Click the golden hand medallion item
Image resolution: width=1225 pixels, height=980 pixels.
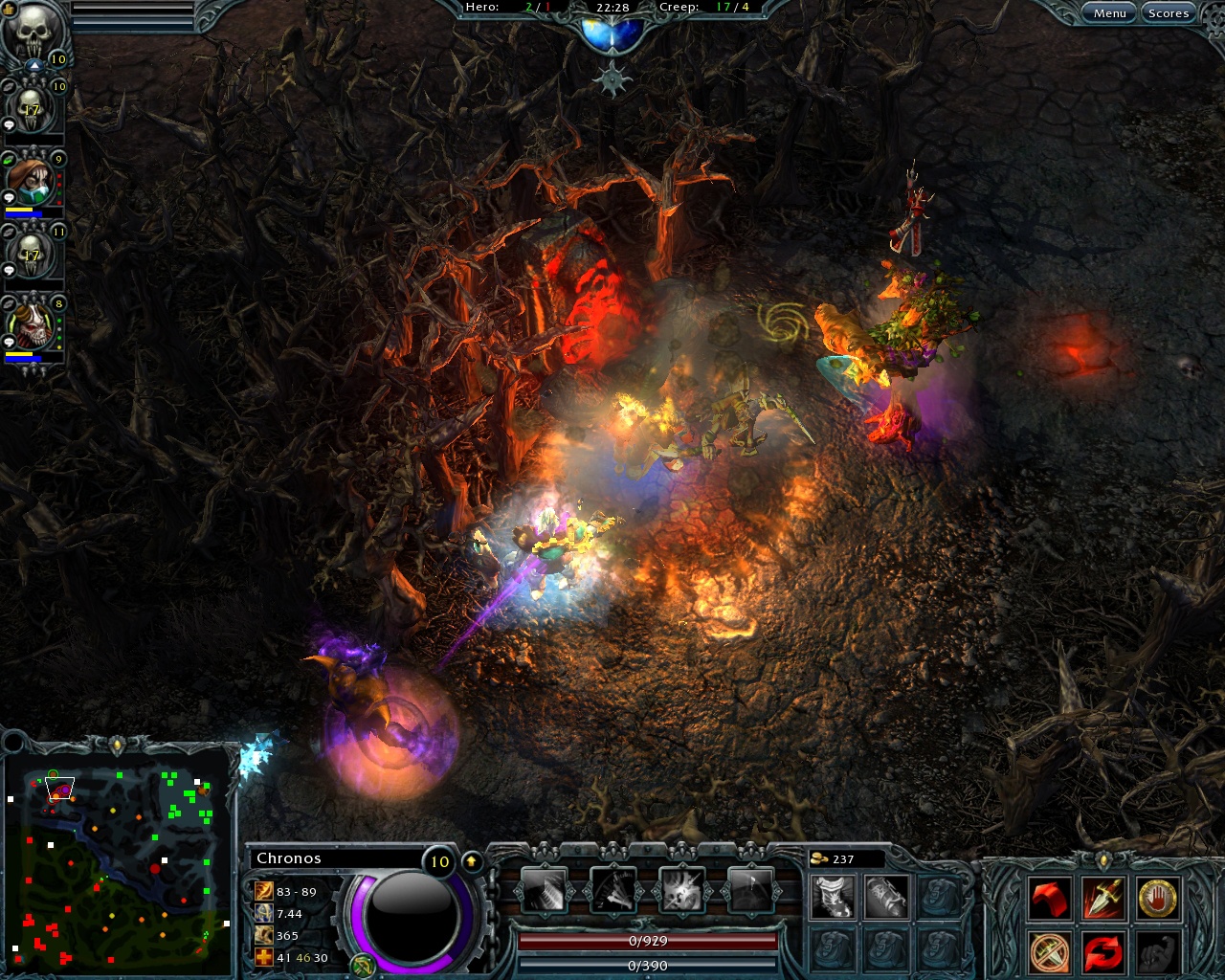point(1158,899)
